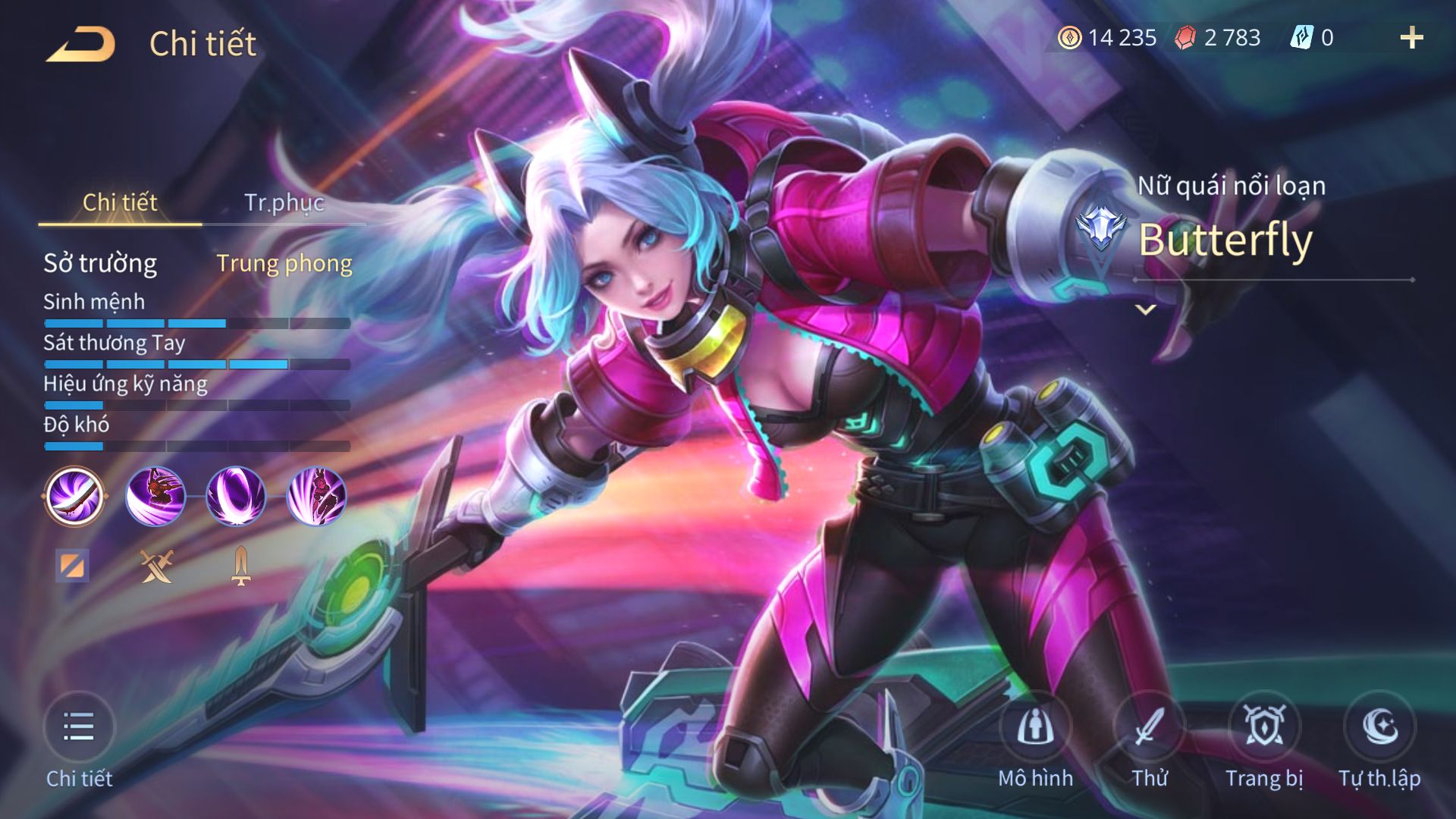Screen dimensions: 1456x819
Task: Open the Chi tiết list button
Action: pyautogui.click(x=79, y=728)
